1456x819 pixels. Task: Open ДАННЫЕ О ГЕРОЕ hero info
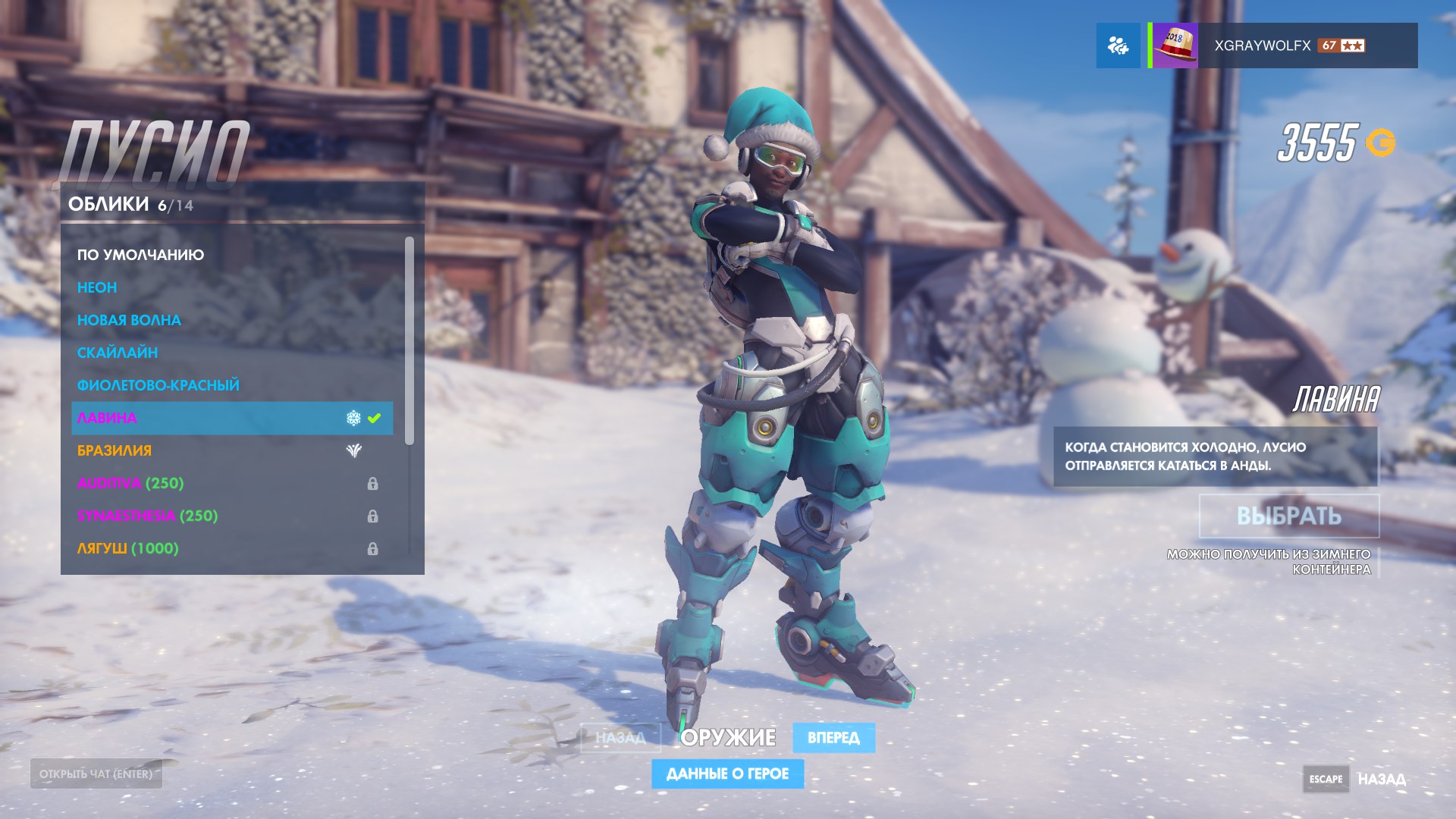pyautogui.click(x=727, y=773)
